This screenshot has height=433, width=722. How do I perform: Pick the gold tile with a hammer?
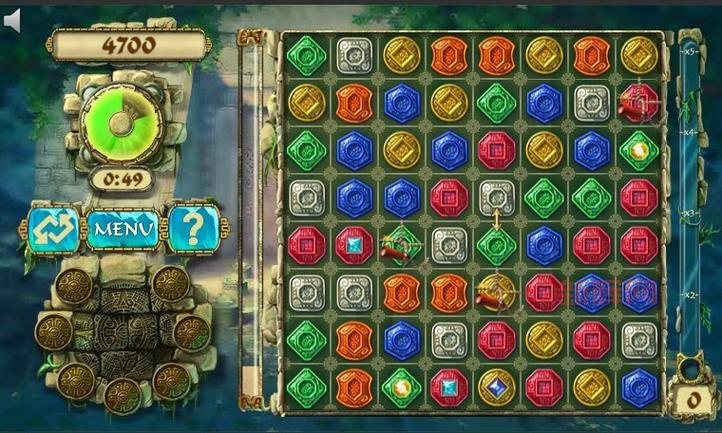(495, 292)
